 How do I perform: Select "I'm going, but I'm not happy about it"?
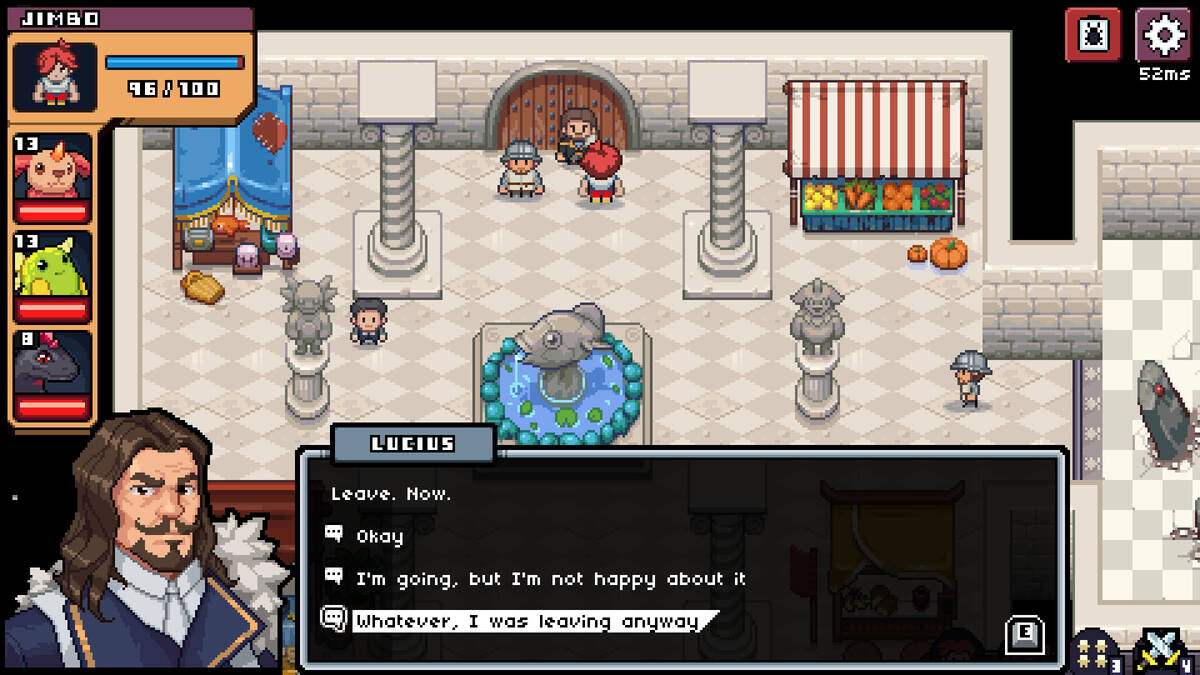550,579
